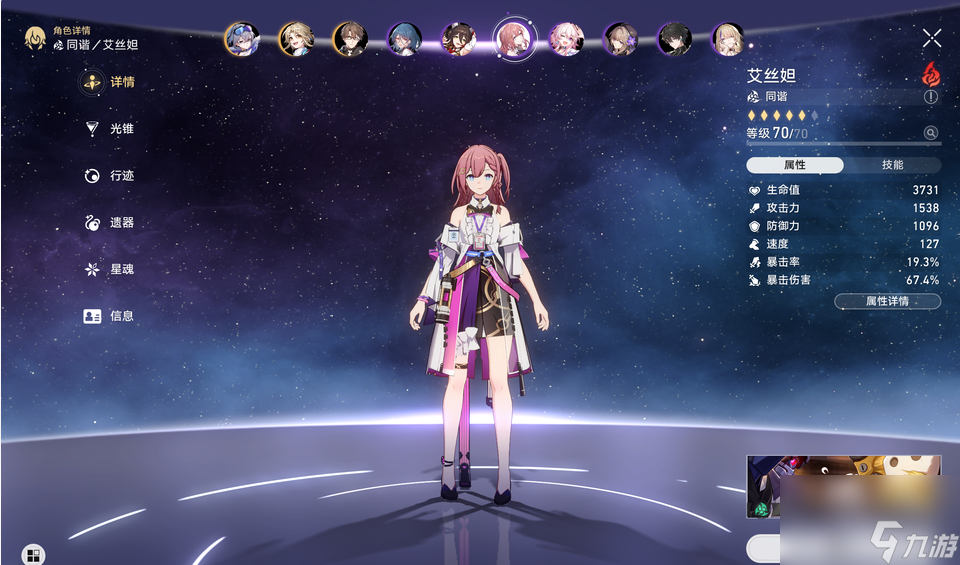Choose the black-haired character portrait
The width and height of the screenshot is (960, 565).
click(x=675, y=39)
